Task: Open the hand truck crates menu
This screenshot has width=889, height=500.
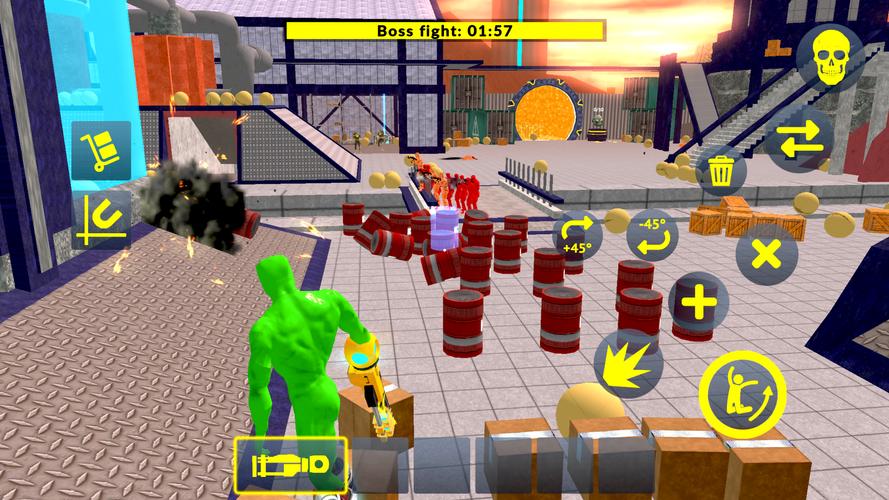Action: pos(101,151)
